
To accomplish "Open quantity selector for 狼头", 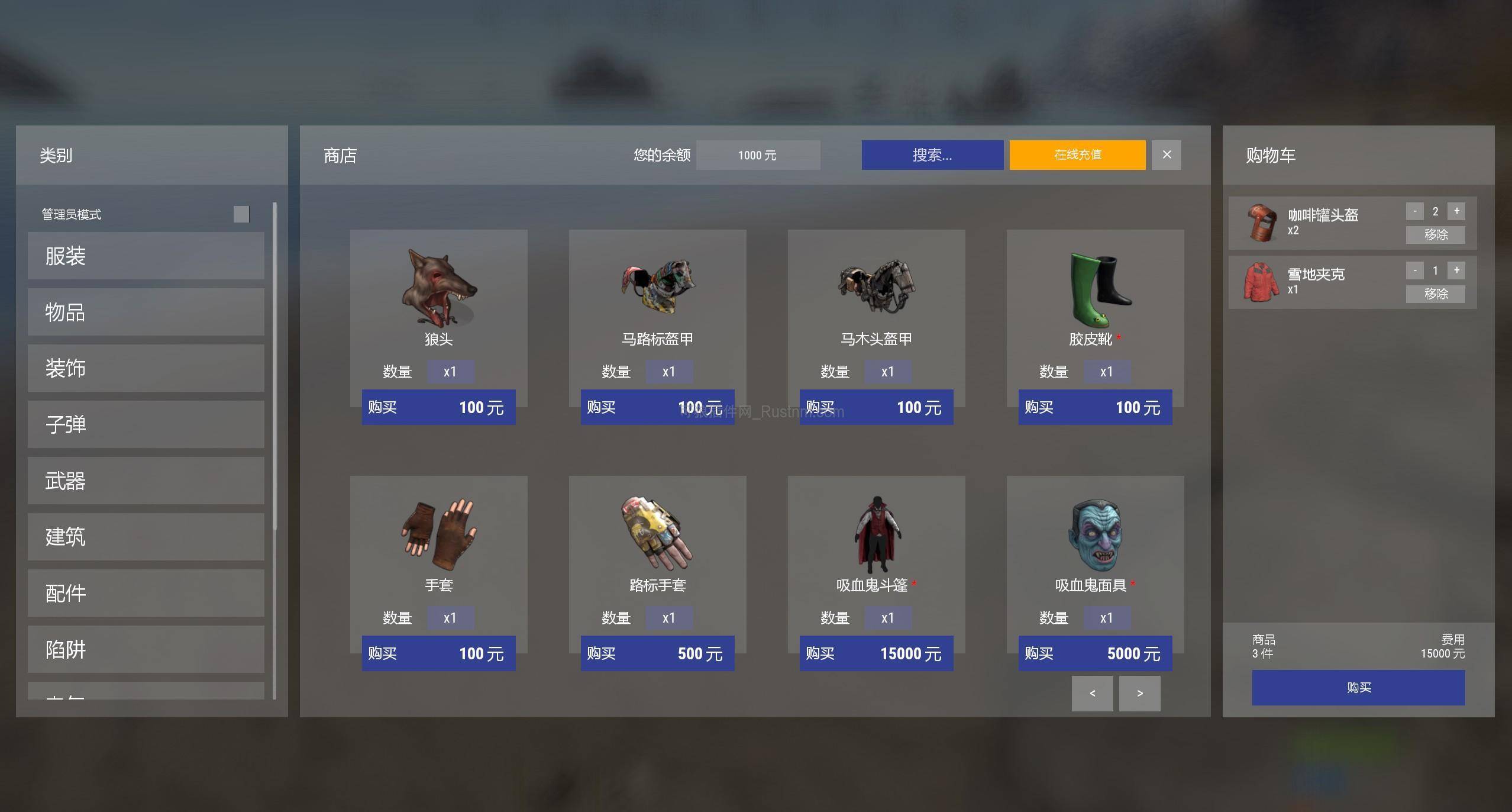I will (x=451, y=371).
